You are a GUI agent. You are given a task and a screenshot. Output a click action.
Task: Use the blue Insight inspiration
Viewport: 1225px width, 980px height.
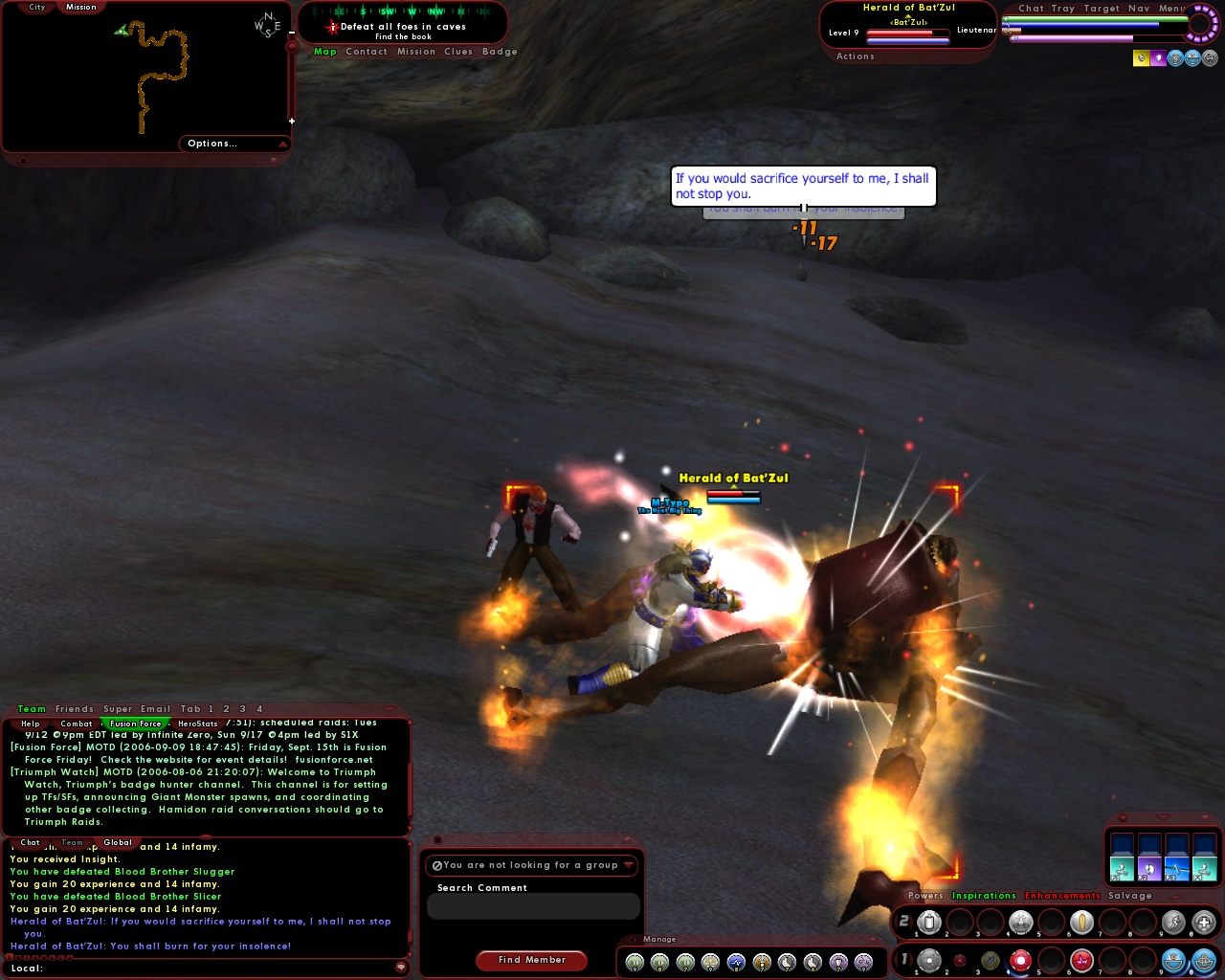1177,869
